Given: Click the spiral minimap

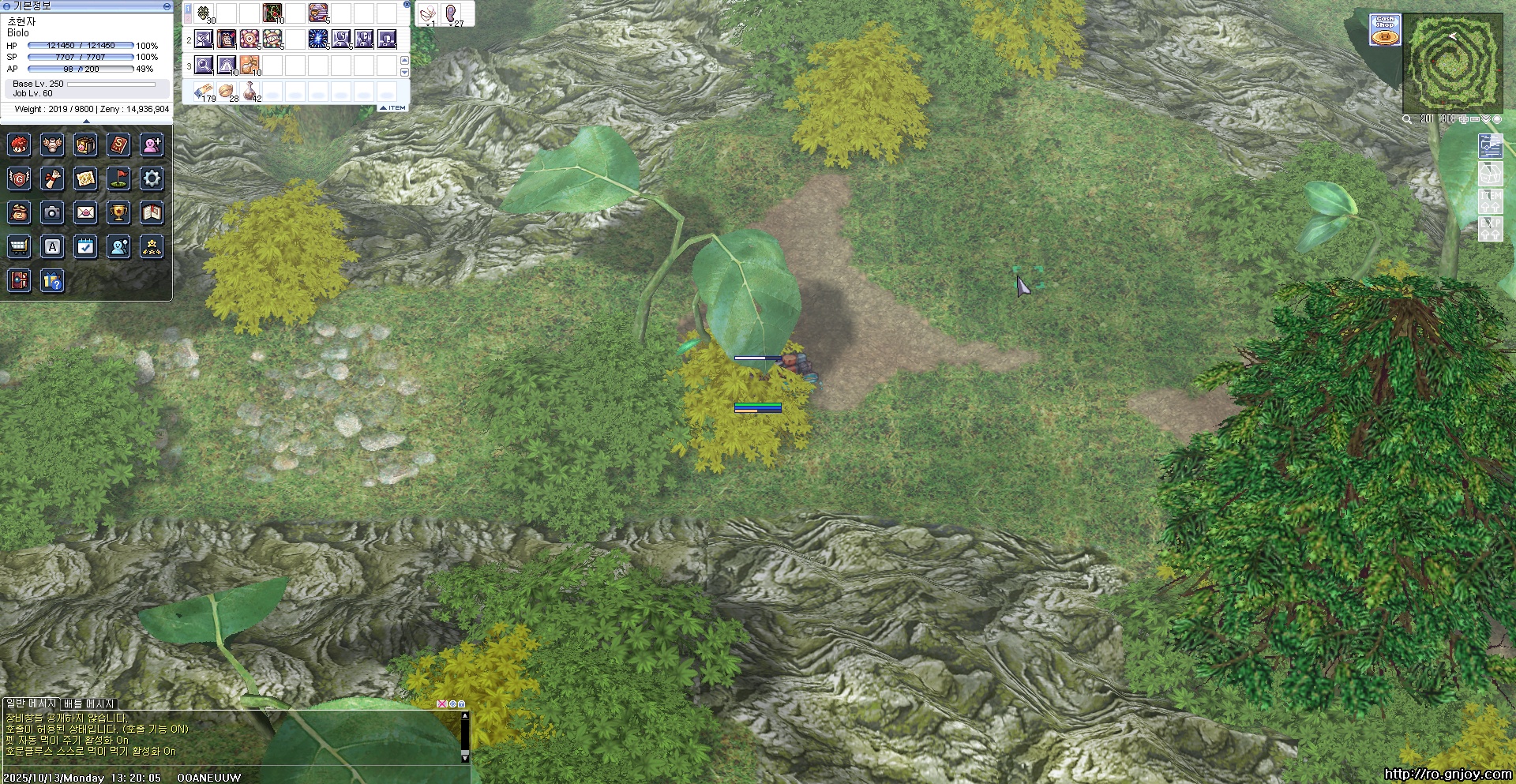Looking at the screenshot, I should (x=1452, y=63).
